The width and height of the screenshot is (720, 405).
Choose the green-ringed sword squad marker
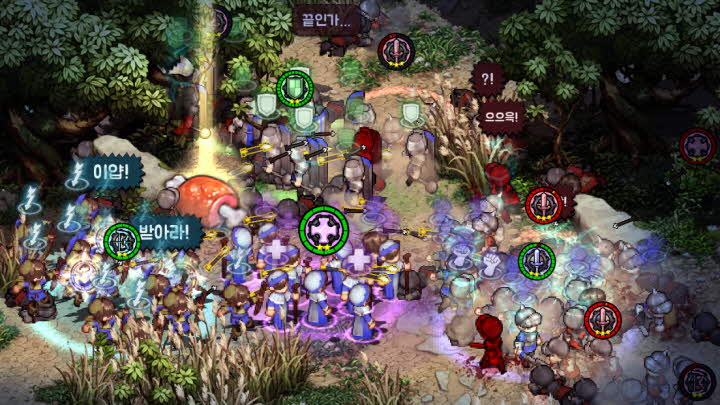537,261
